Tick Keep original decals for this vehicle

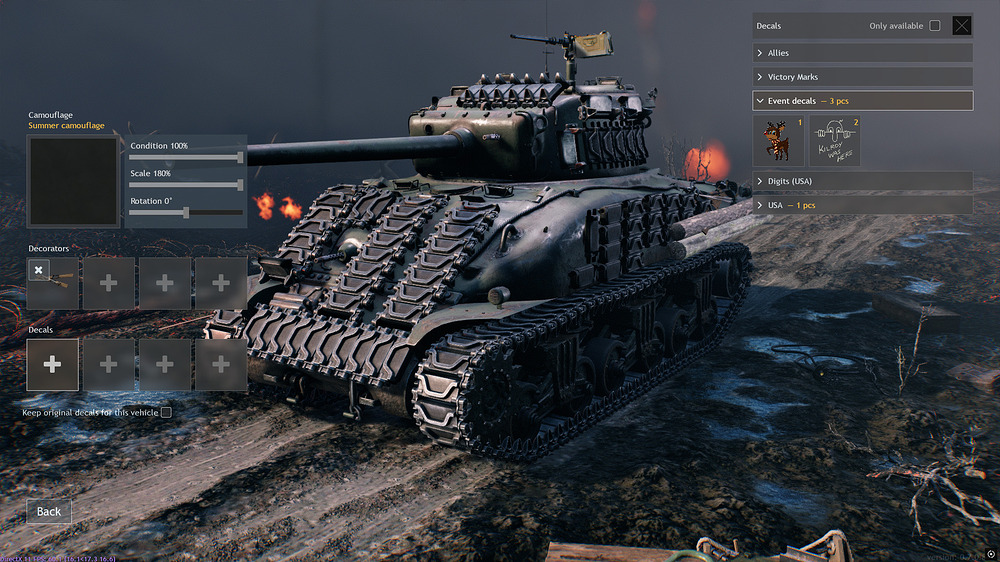166,412
